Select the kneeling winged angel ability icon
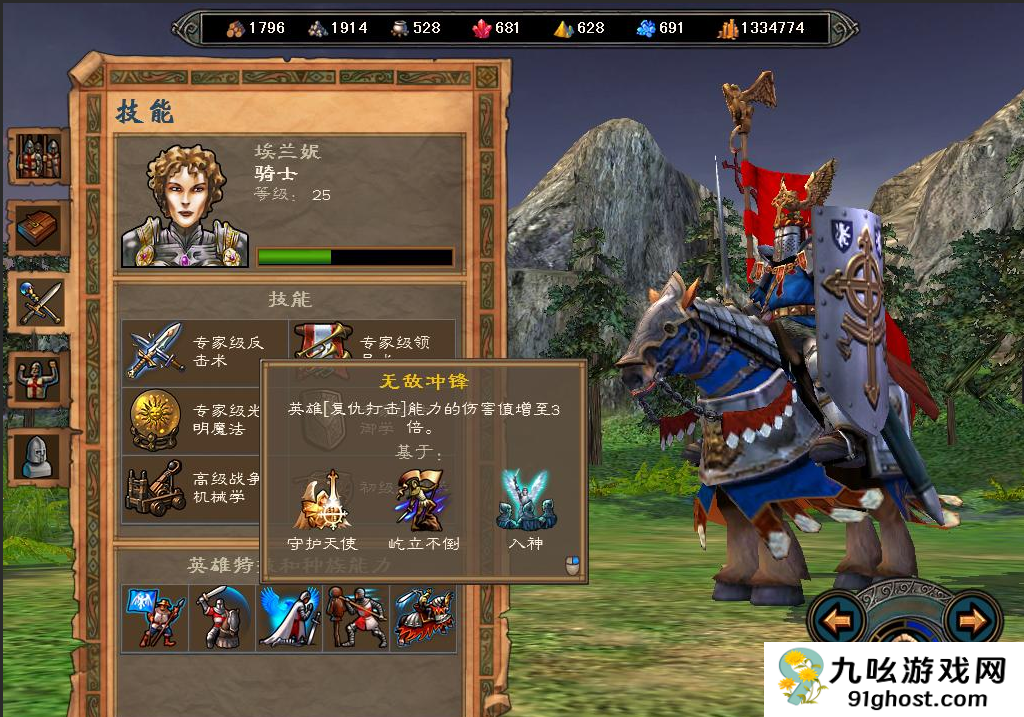 tap(288, 617)
